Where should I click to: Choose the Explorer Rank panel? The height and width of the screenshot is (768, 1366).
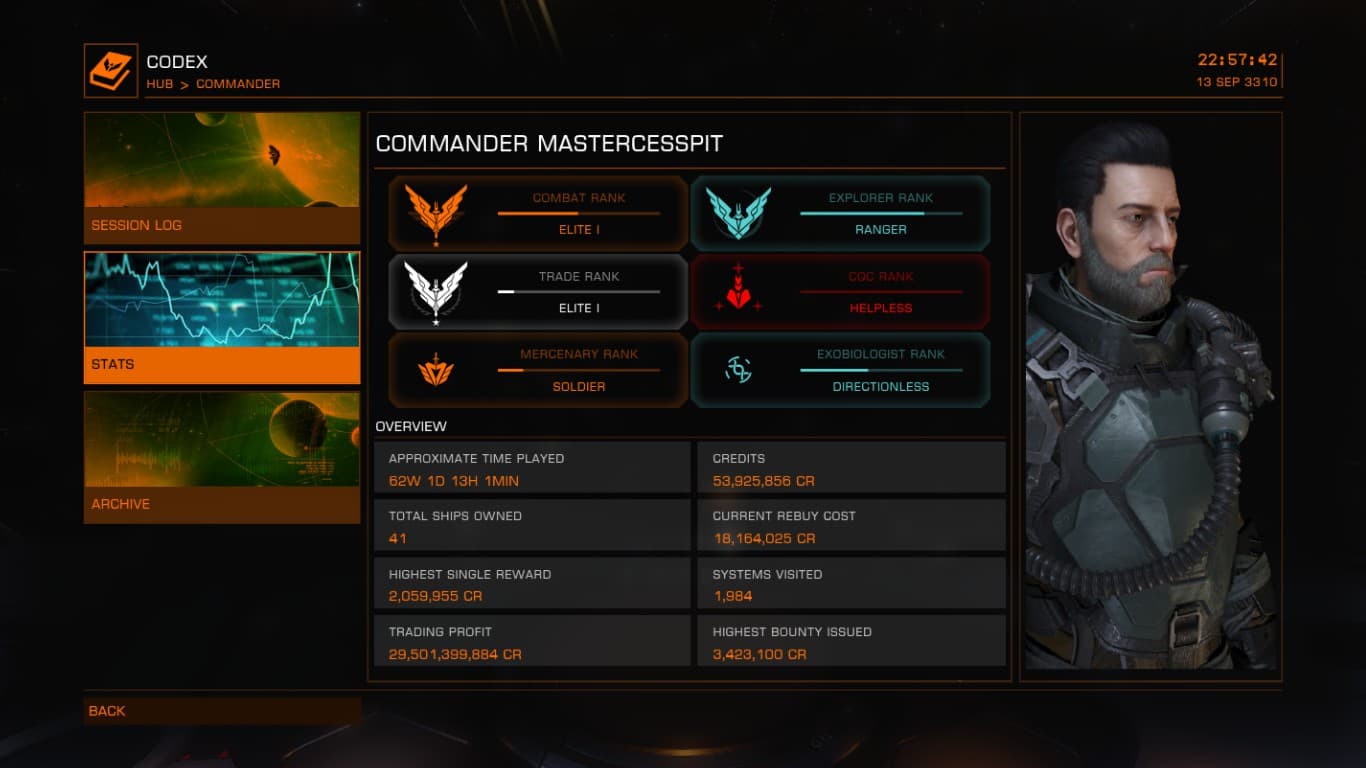(x=840, y=213)
